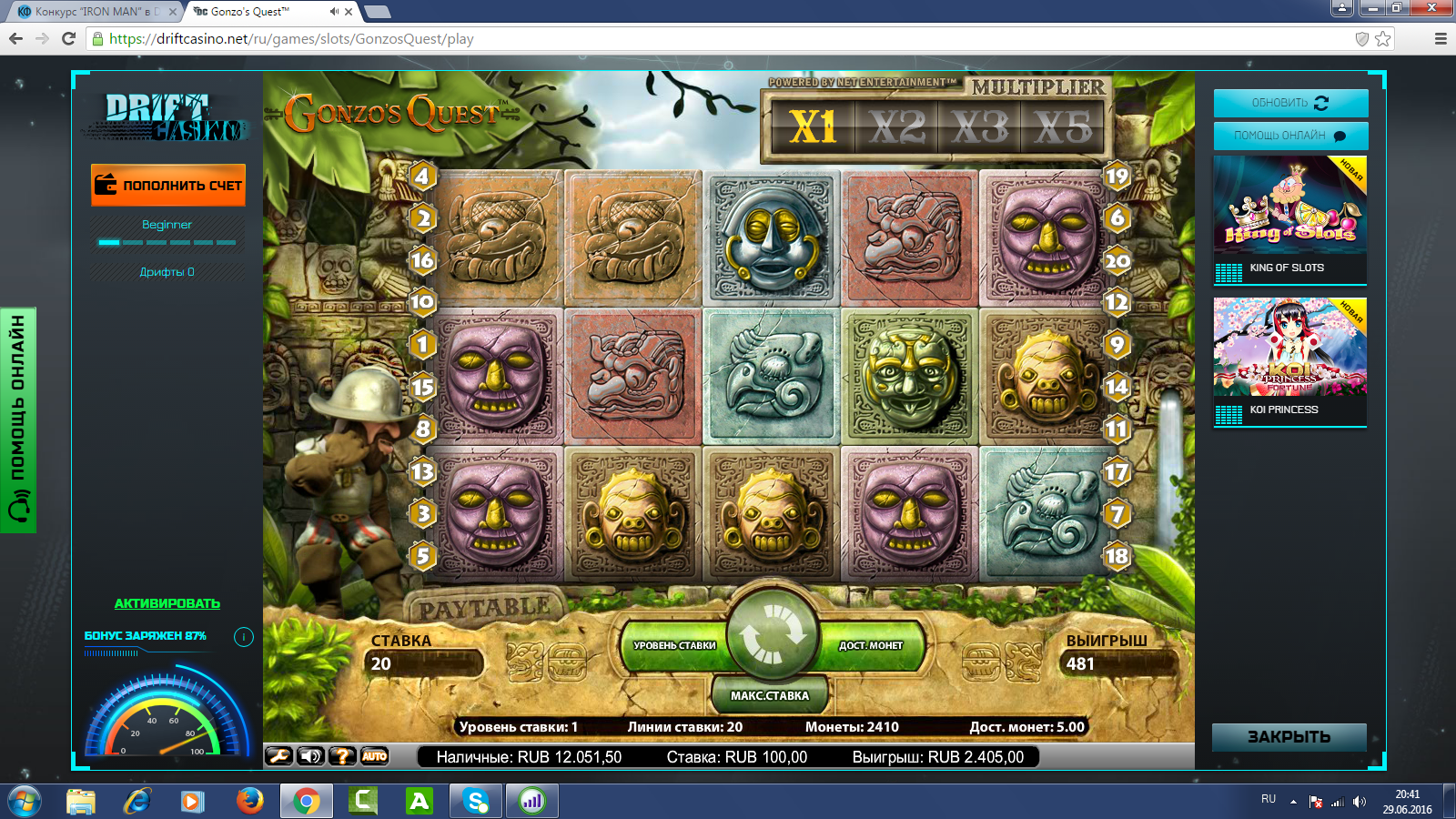Adjust the coin value (Дост. монет)

(871, 645)
